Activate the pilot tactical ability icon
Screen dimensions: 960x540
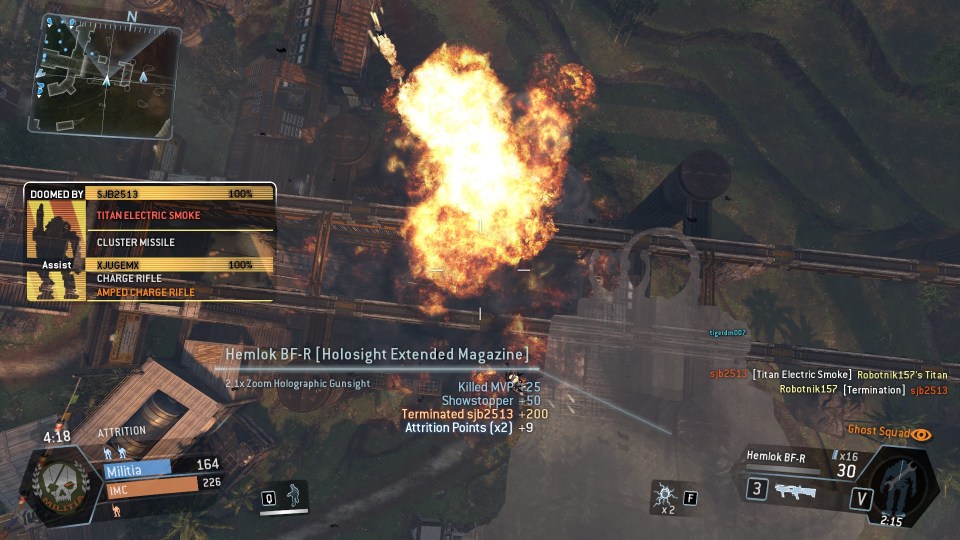point(291,495)
